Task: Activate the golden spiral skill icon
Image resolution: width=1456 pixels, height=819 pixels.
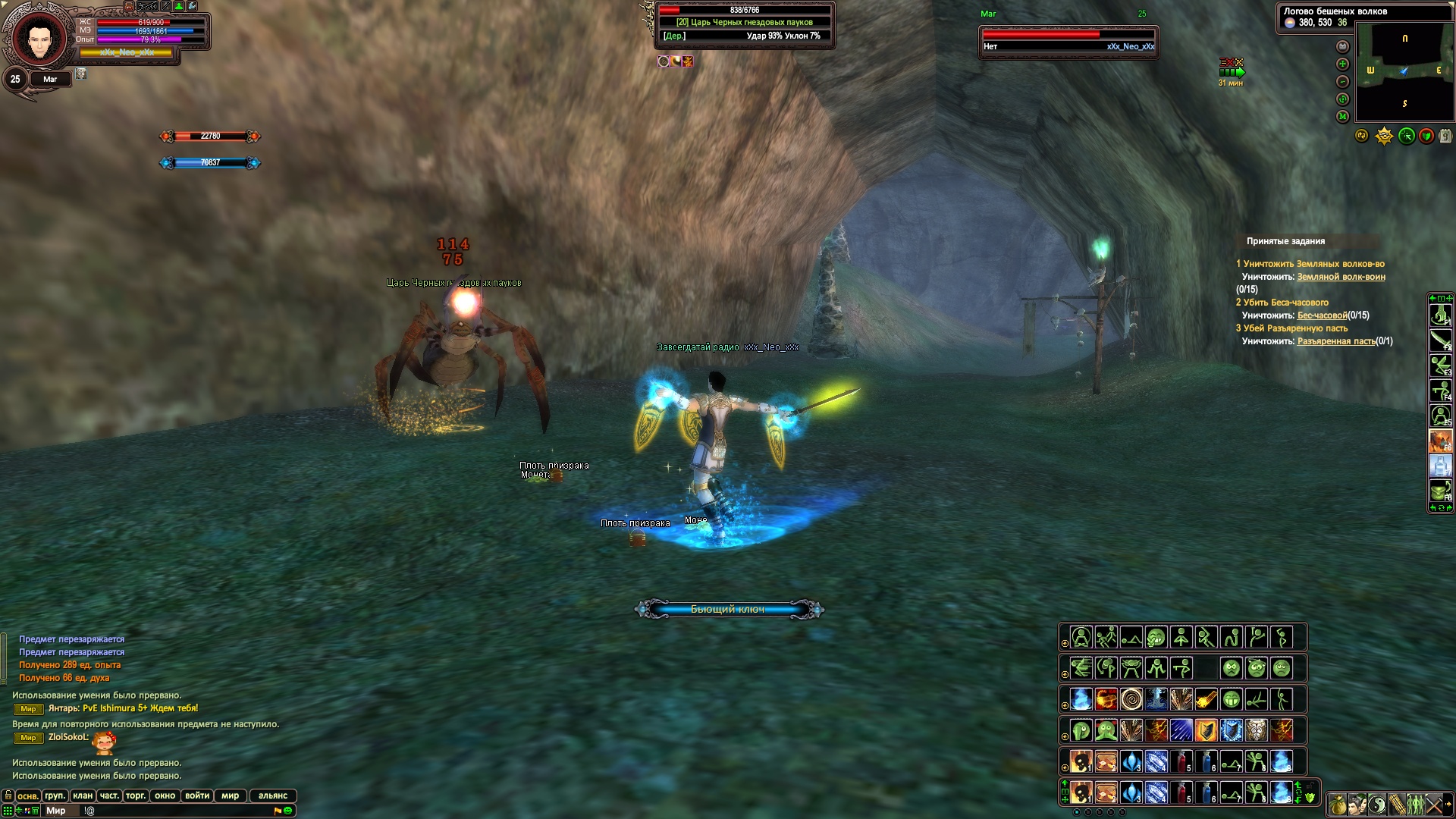Action: (1131, 699)
